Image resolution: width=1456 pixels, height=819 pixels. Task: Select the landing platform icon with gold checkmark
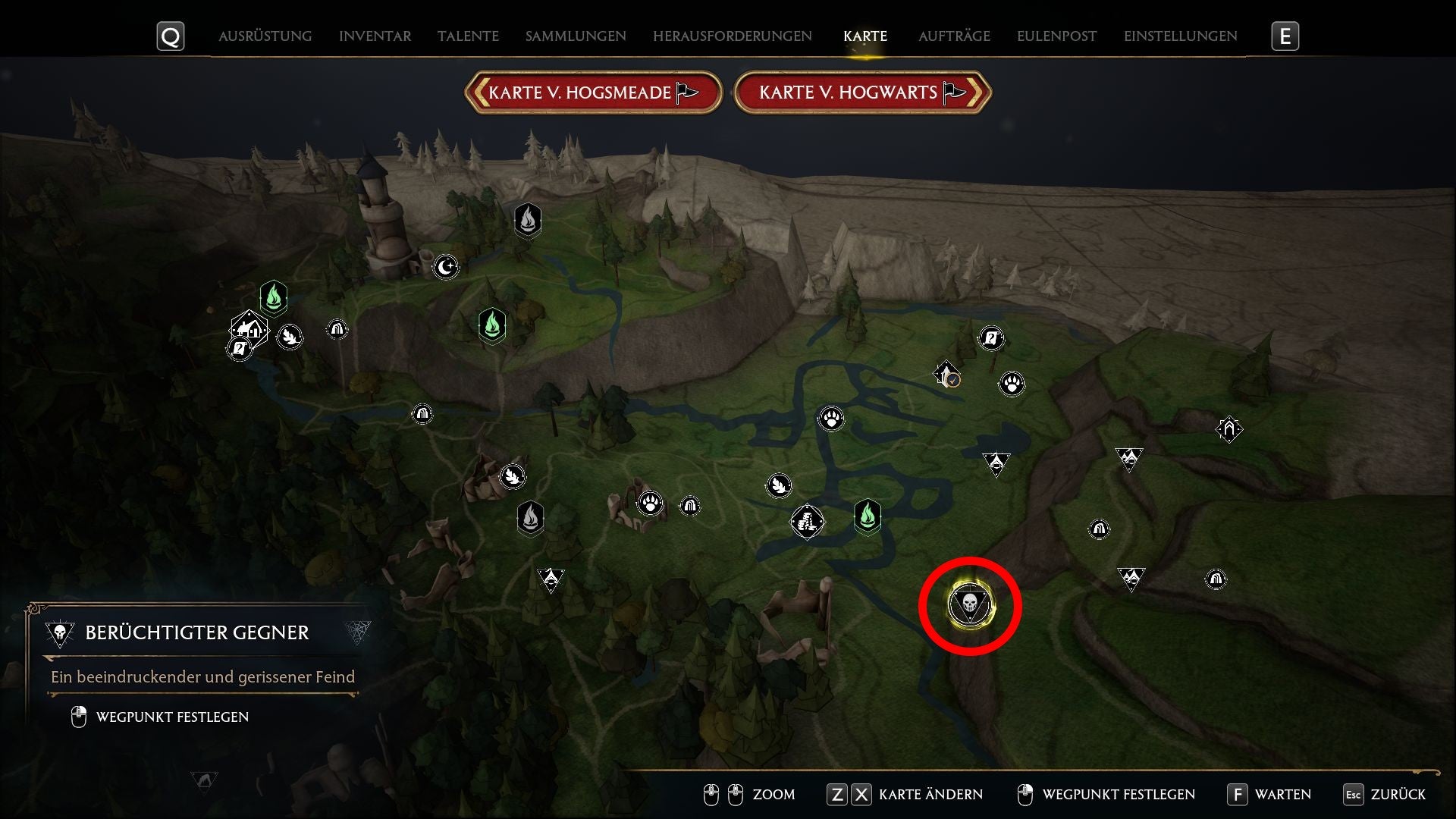(x=946, y=374)
